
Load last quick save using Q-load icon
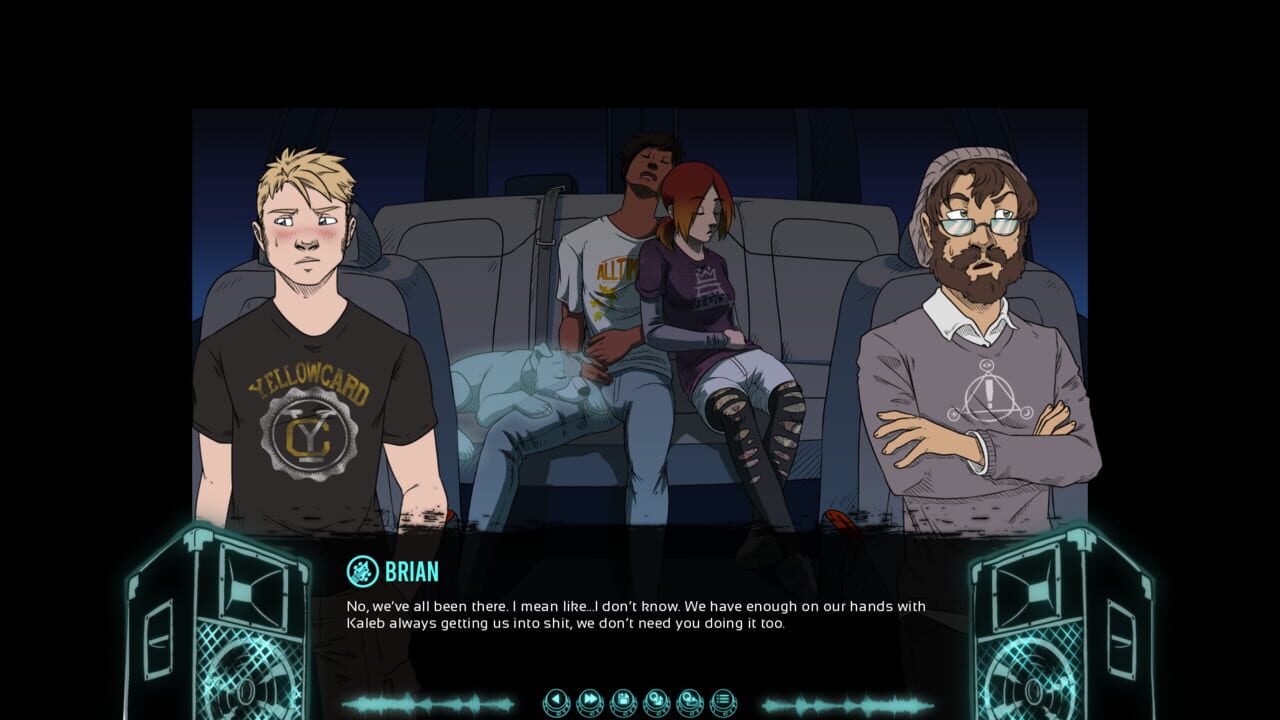(690, 700)
